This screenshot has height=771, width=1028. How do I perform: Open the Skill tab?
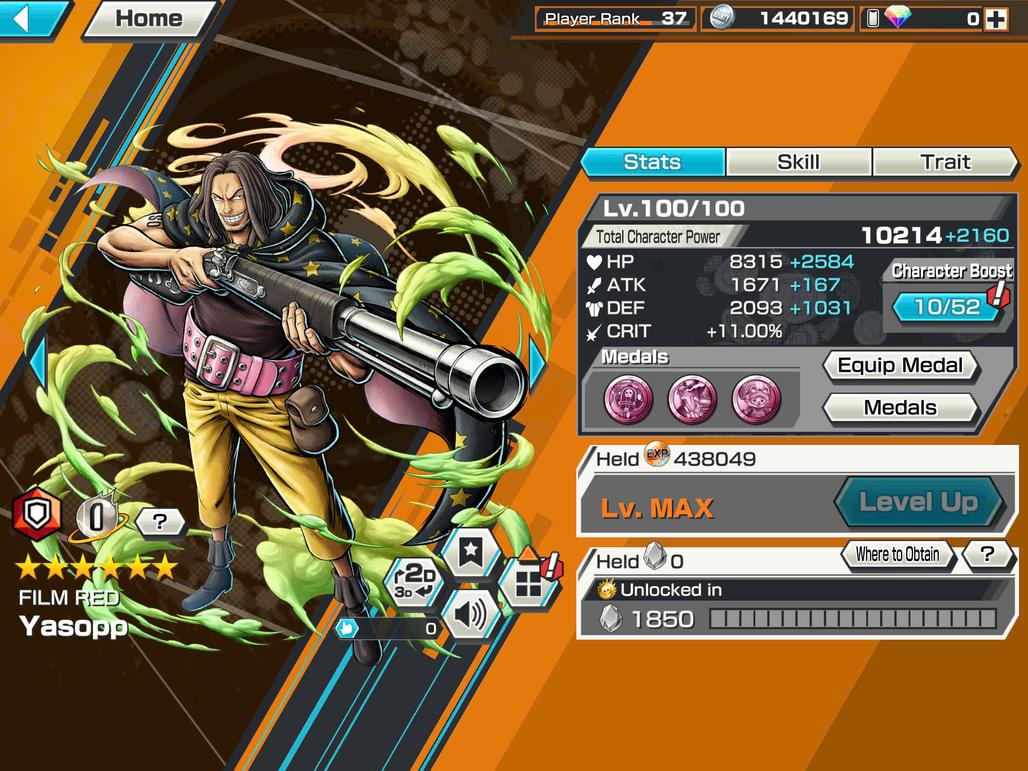798,162
